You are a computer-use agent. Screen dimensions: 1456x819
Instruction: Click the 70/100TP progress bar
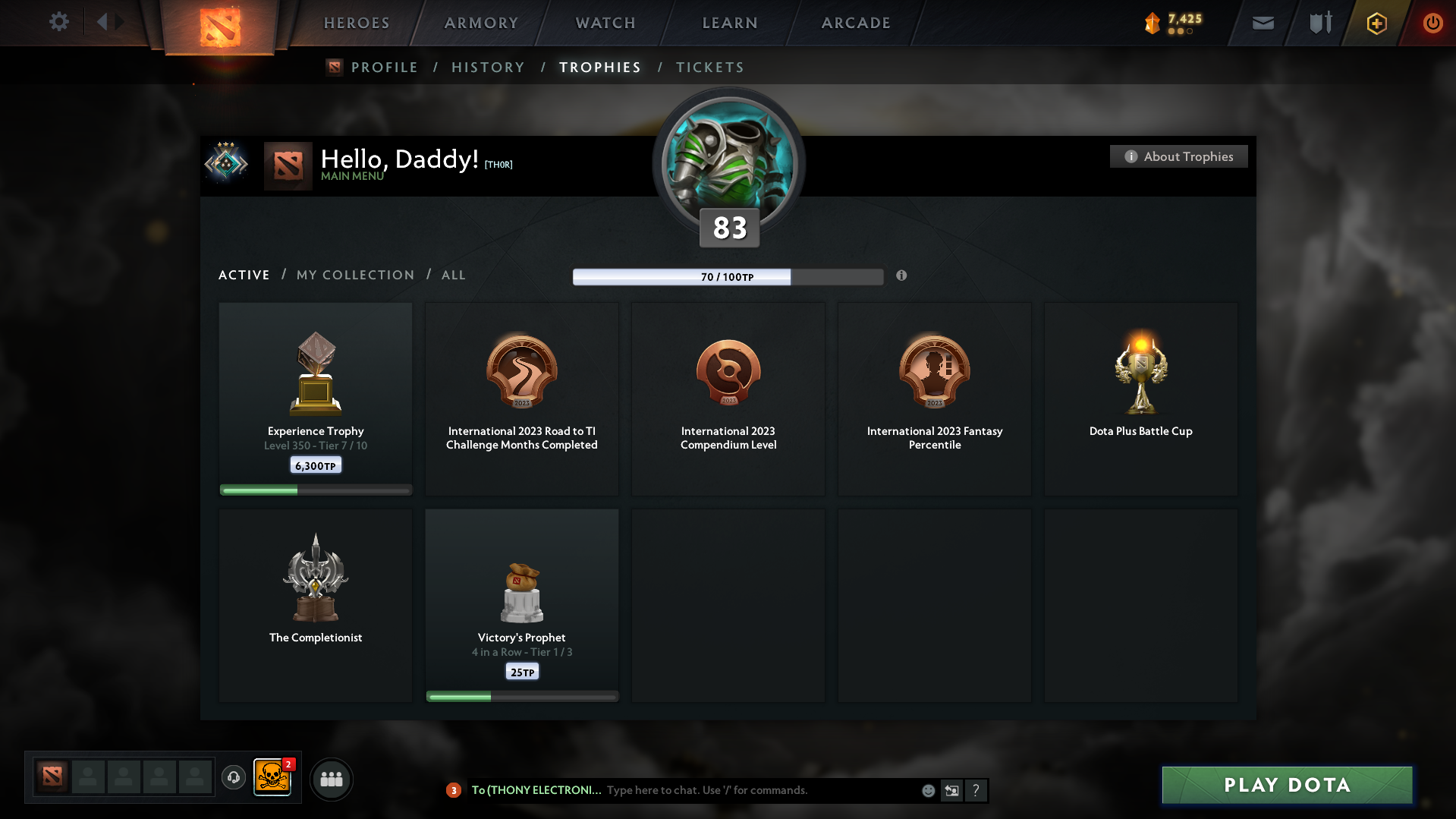[728, 276]
